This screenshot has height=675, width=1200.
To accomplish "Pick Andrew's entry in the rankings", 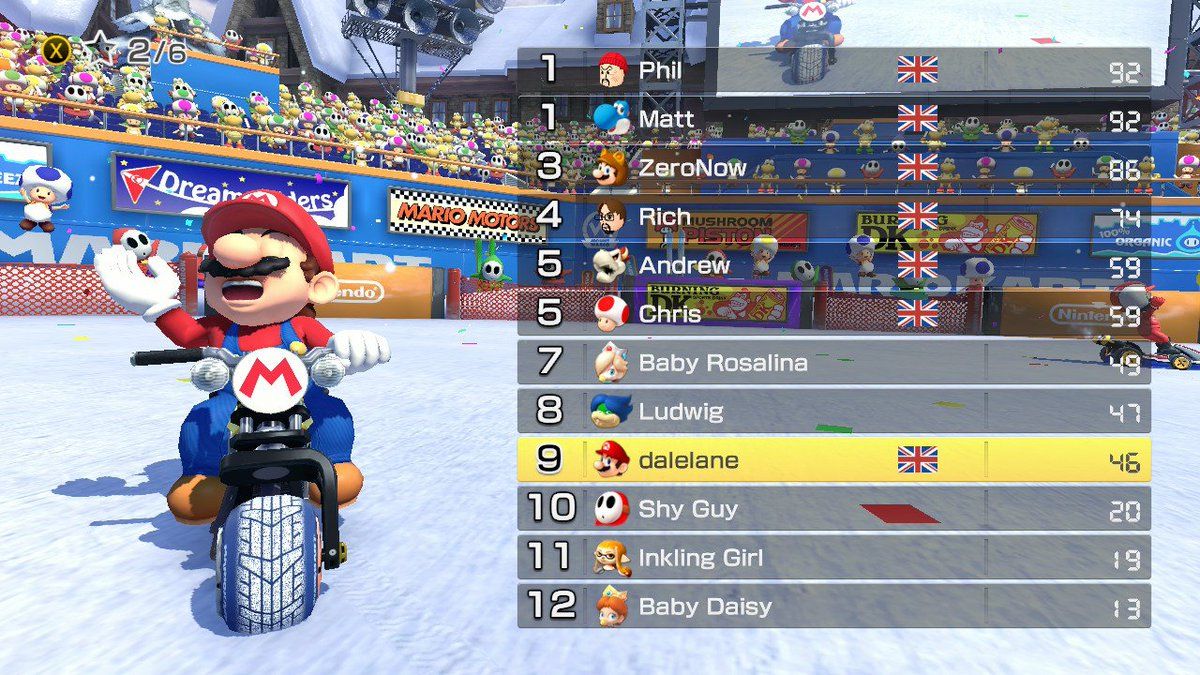I will (833, 265).
